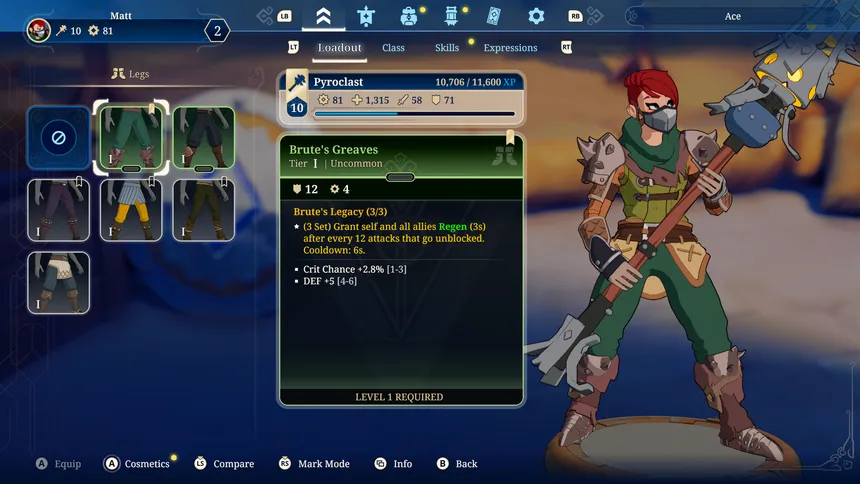Screen dimensions: 860x484
Task: Open the Skills tab
Action: (x=447, y=48)
